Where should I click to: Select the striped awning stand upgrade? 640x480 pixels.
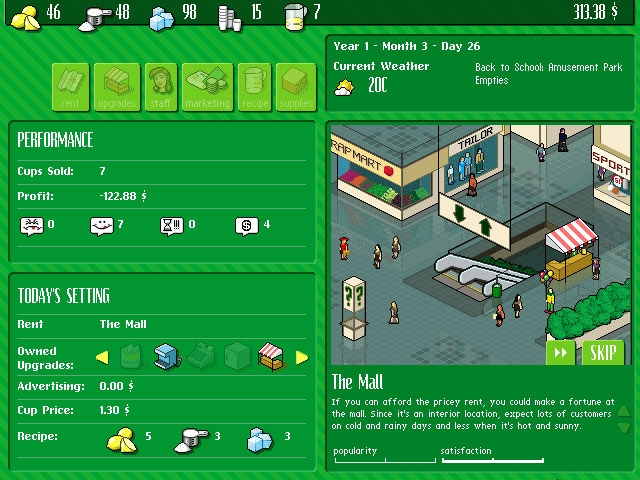pos(271,356)
